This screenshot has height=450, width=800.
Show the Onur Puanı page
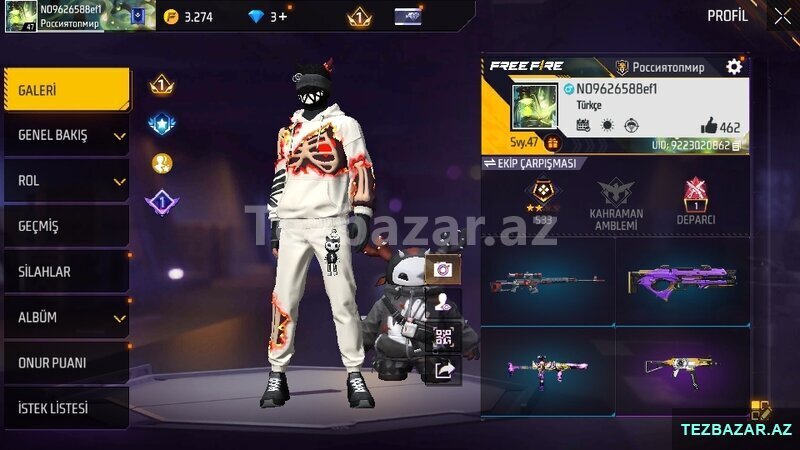(x=66, y=363)
